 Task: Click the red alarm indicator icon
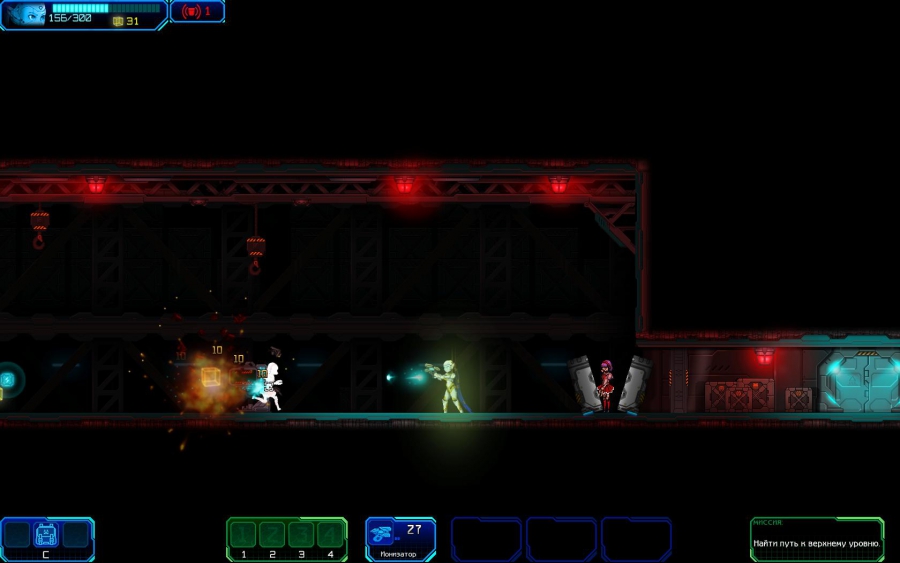tap(192, 11)
